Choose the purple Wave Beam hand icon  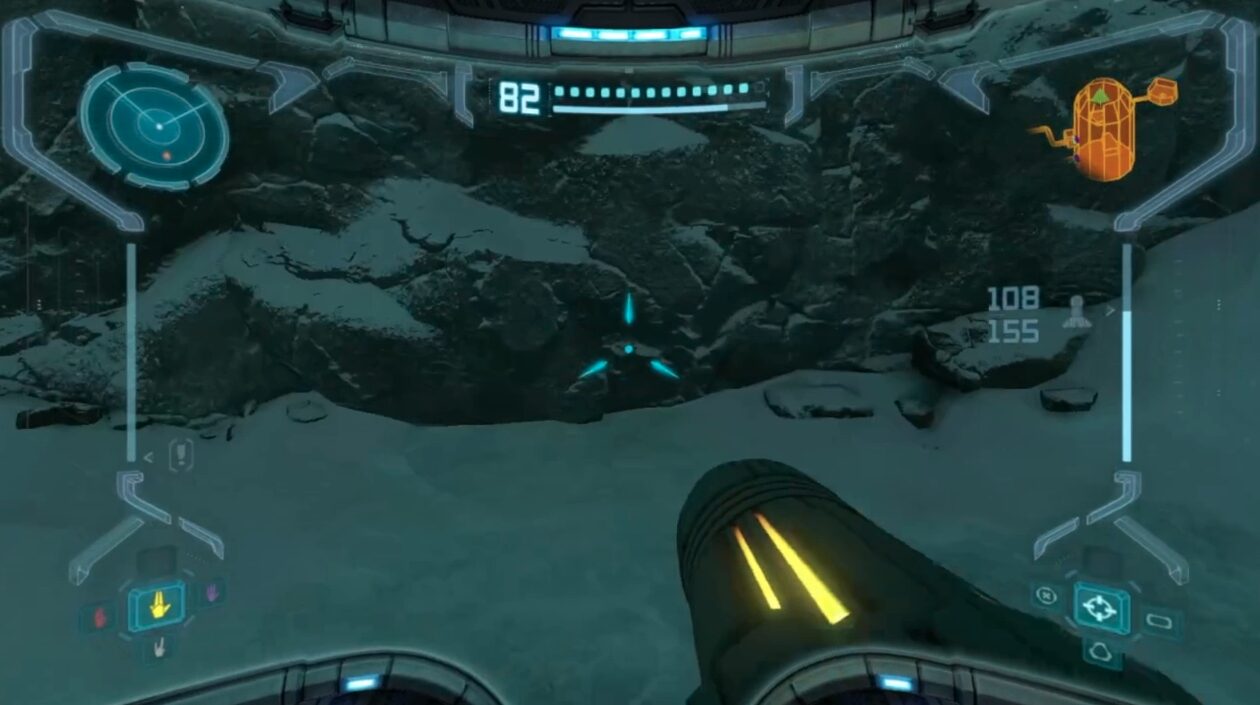(x=211, y=593)
